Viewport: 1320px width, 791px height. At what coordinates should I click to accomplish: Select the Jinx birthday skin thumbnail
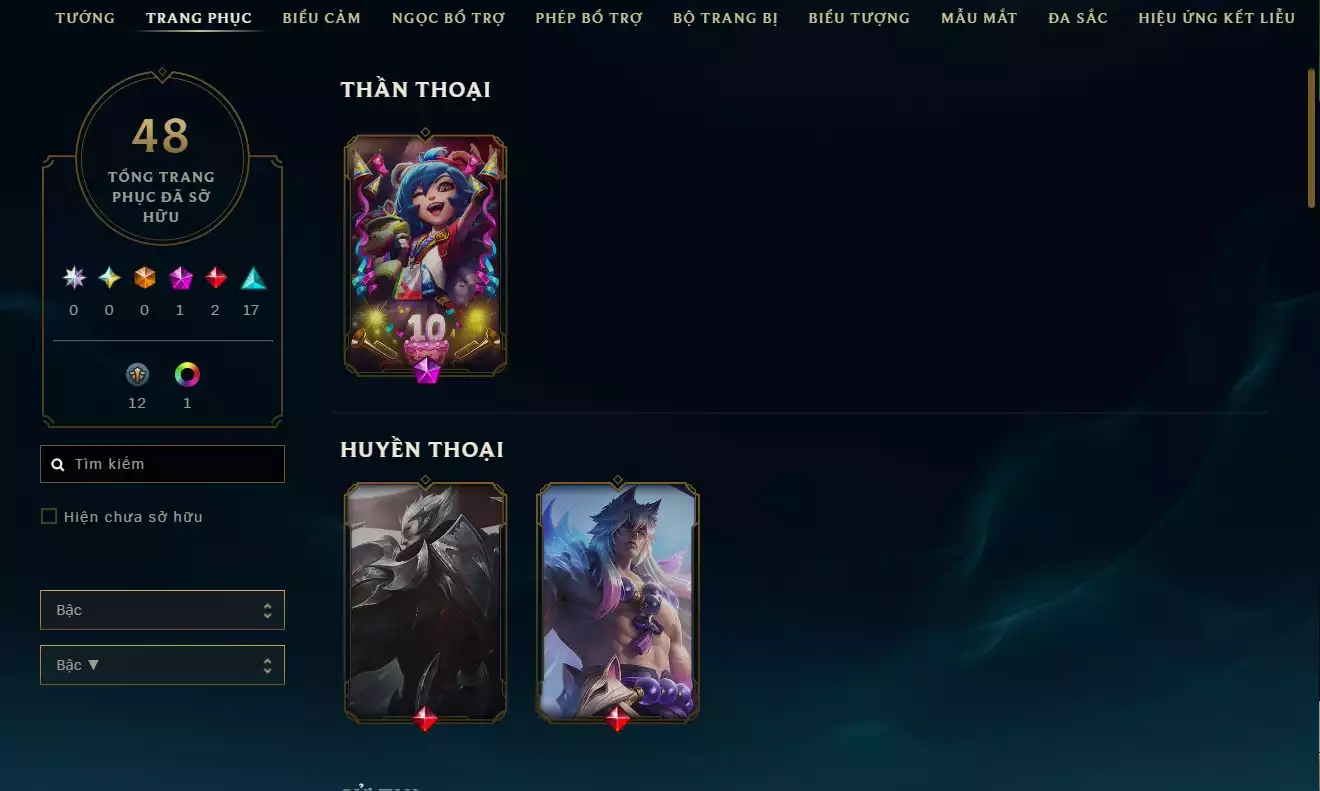(424, 253)
